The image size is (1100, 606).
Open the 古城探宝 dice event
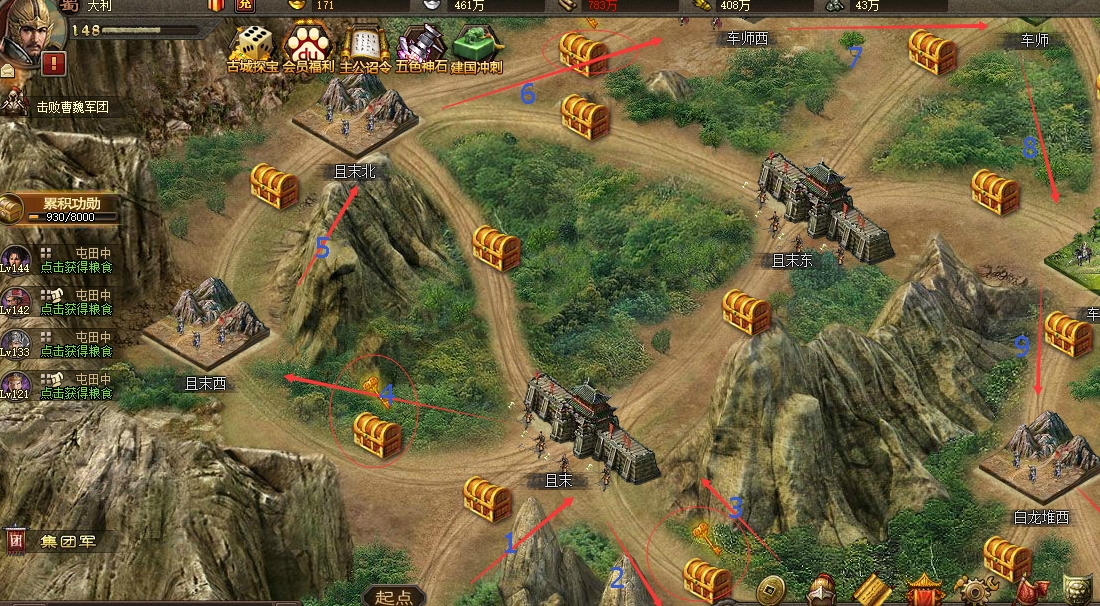tap(252, 47)
